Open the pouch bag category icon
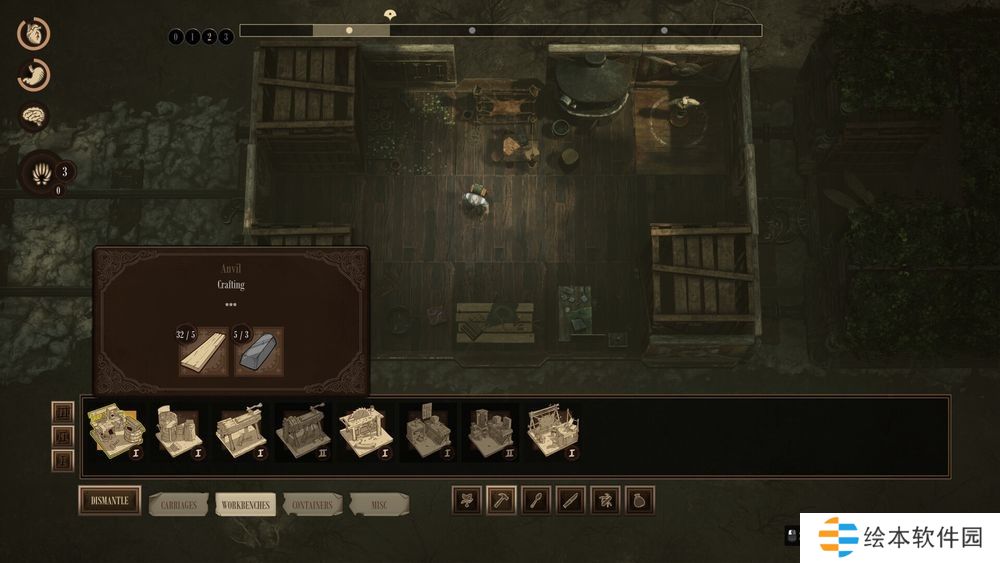Screen dimensions: 1000x563 point(639,501)
